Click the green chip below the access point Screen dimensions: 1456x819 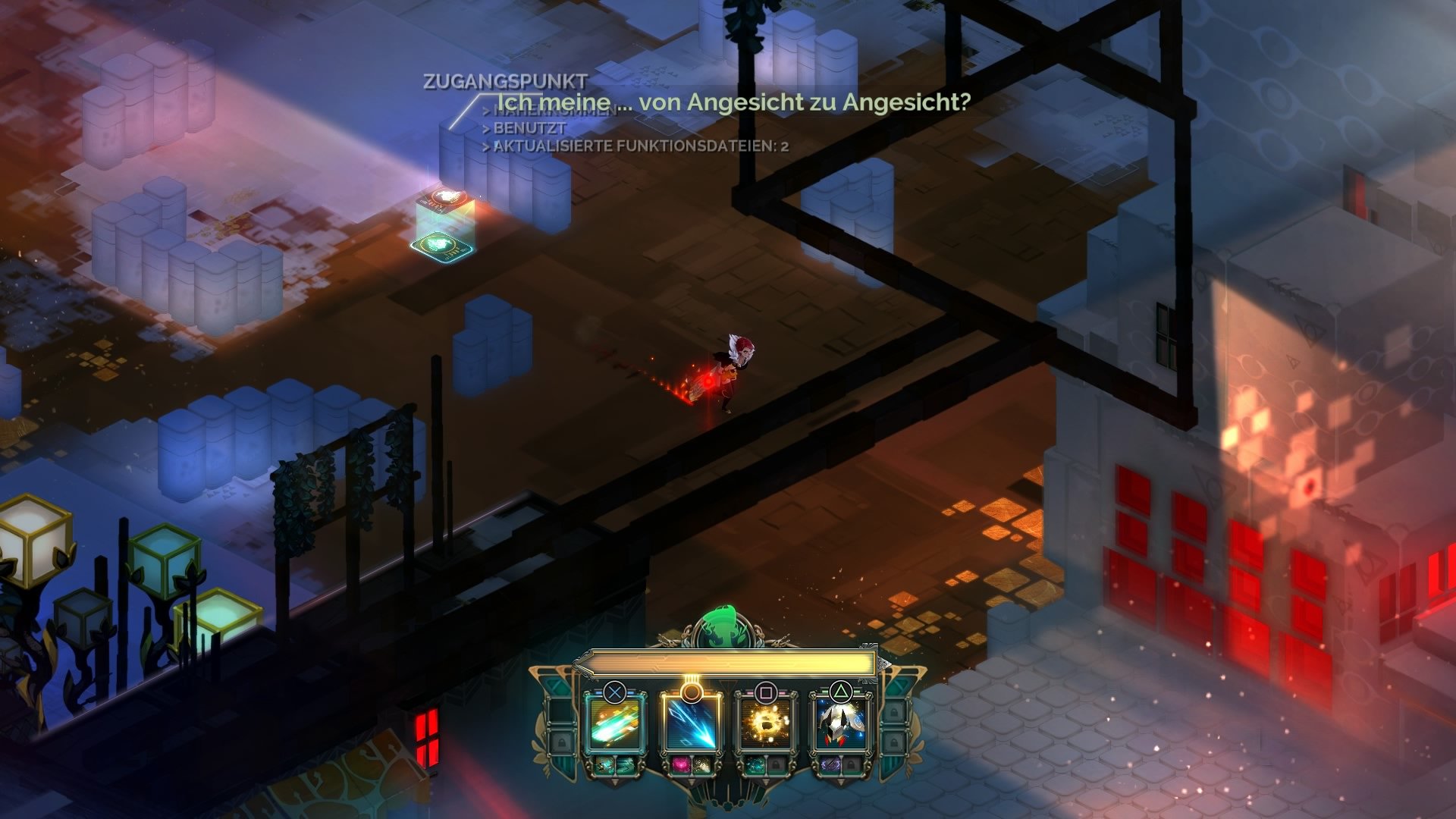pos(441,248)
